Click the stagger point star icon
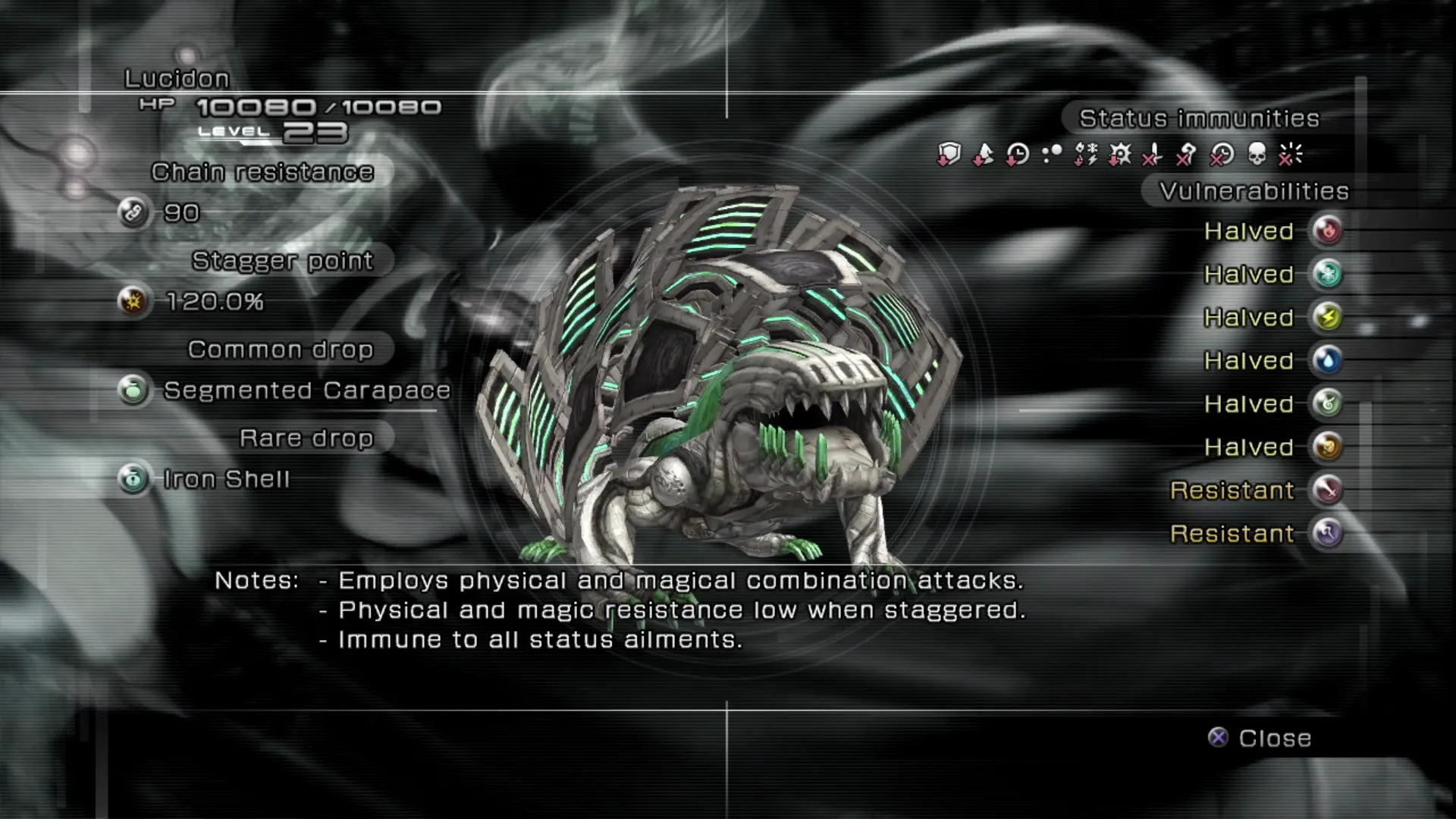Image resolution: width=1456 pixels, height=819 pixels. point(133,302)
